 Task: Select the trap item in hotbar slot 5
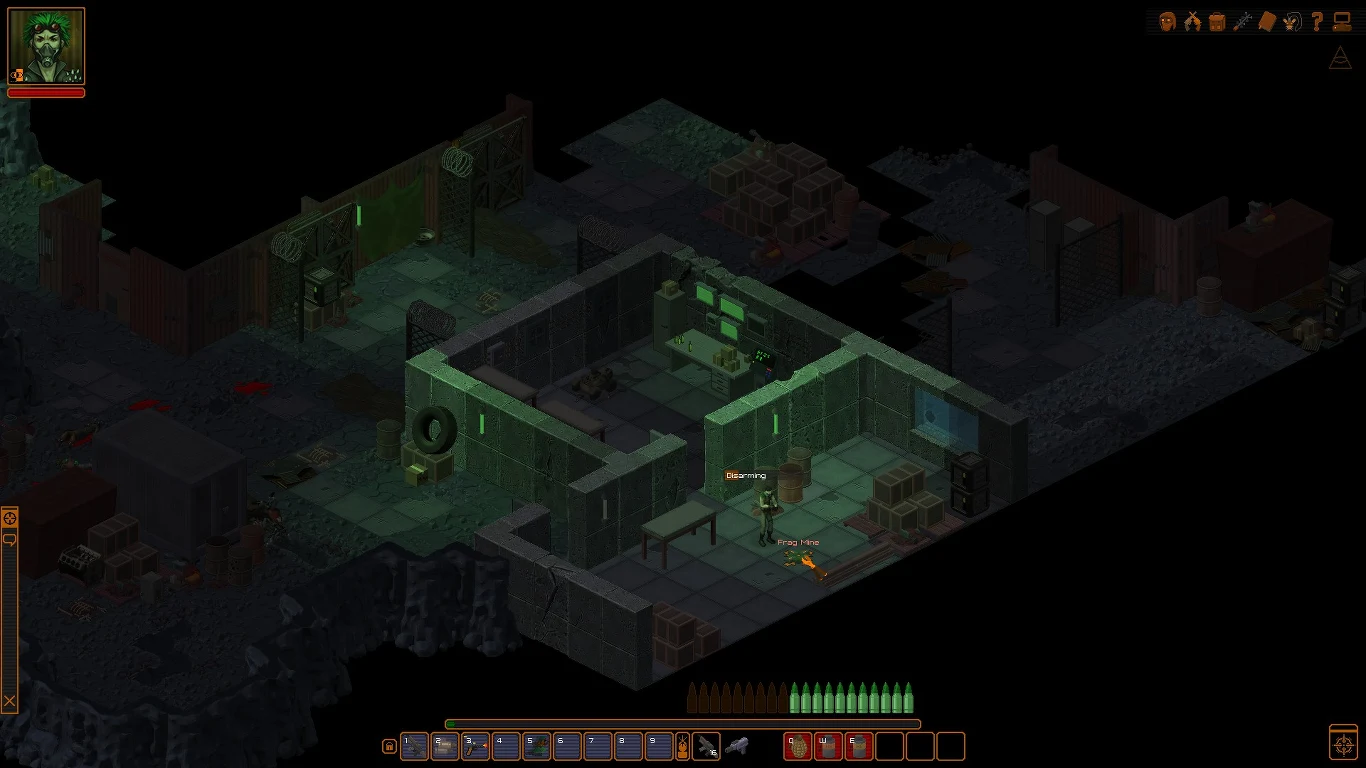point(537,747)
